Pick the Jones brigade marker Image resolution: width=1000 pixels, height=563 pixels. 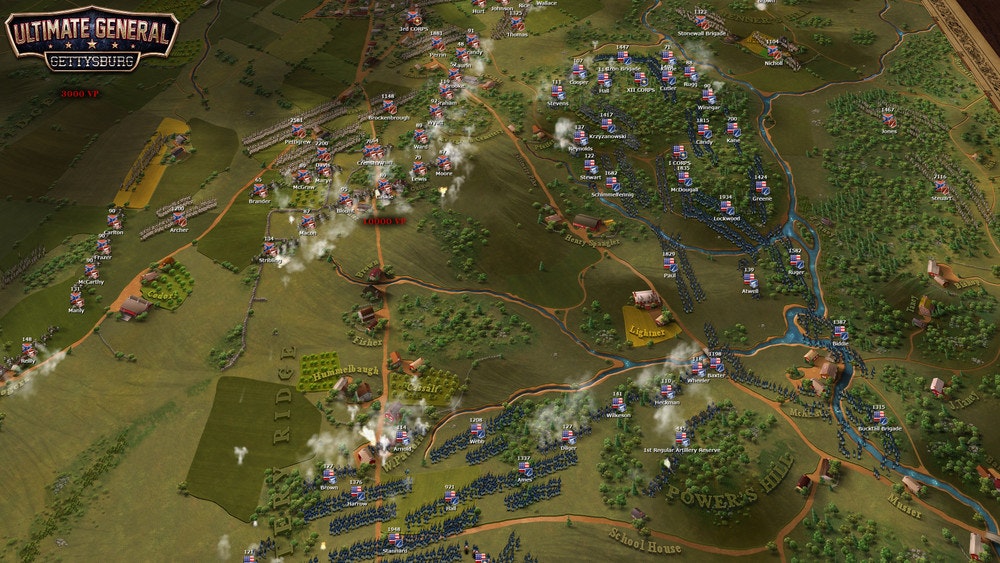coord(889,119)
